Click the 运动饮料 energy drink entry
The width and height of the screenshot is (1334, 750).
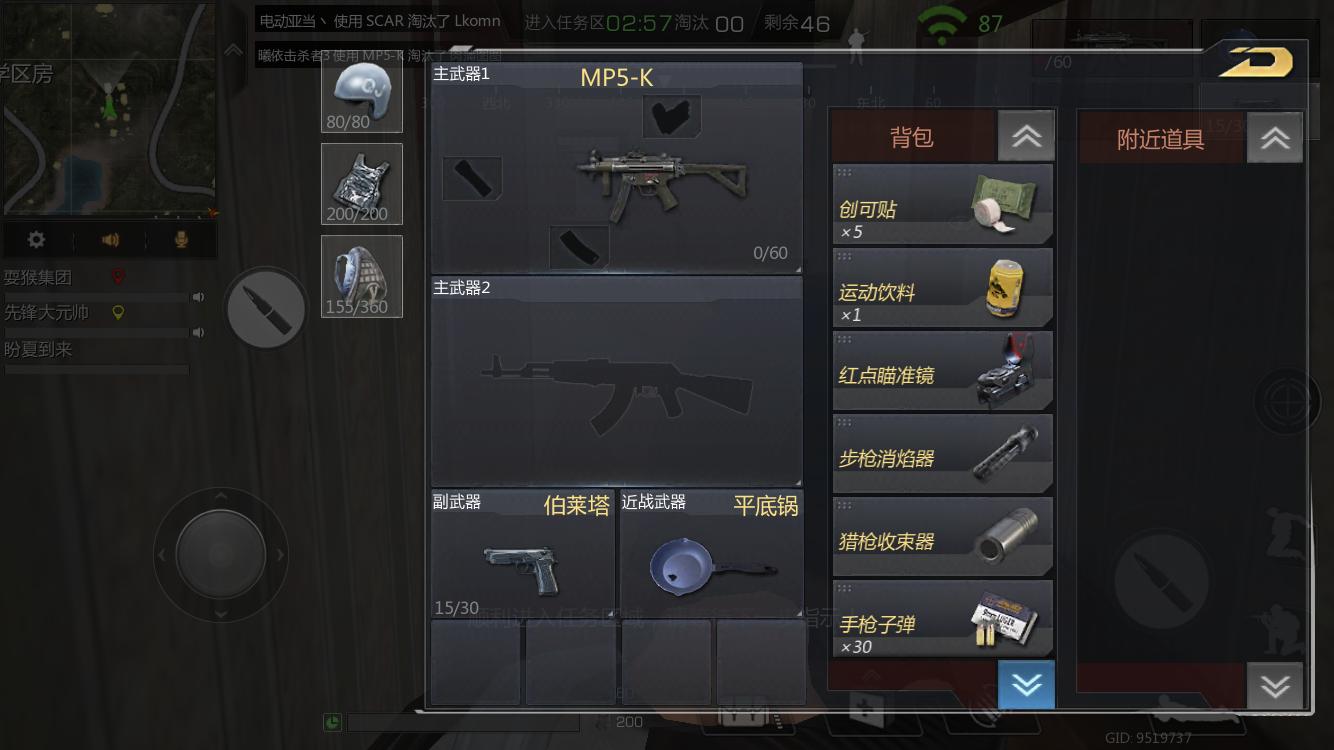coord(941,288)
